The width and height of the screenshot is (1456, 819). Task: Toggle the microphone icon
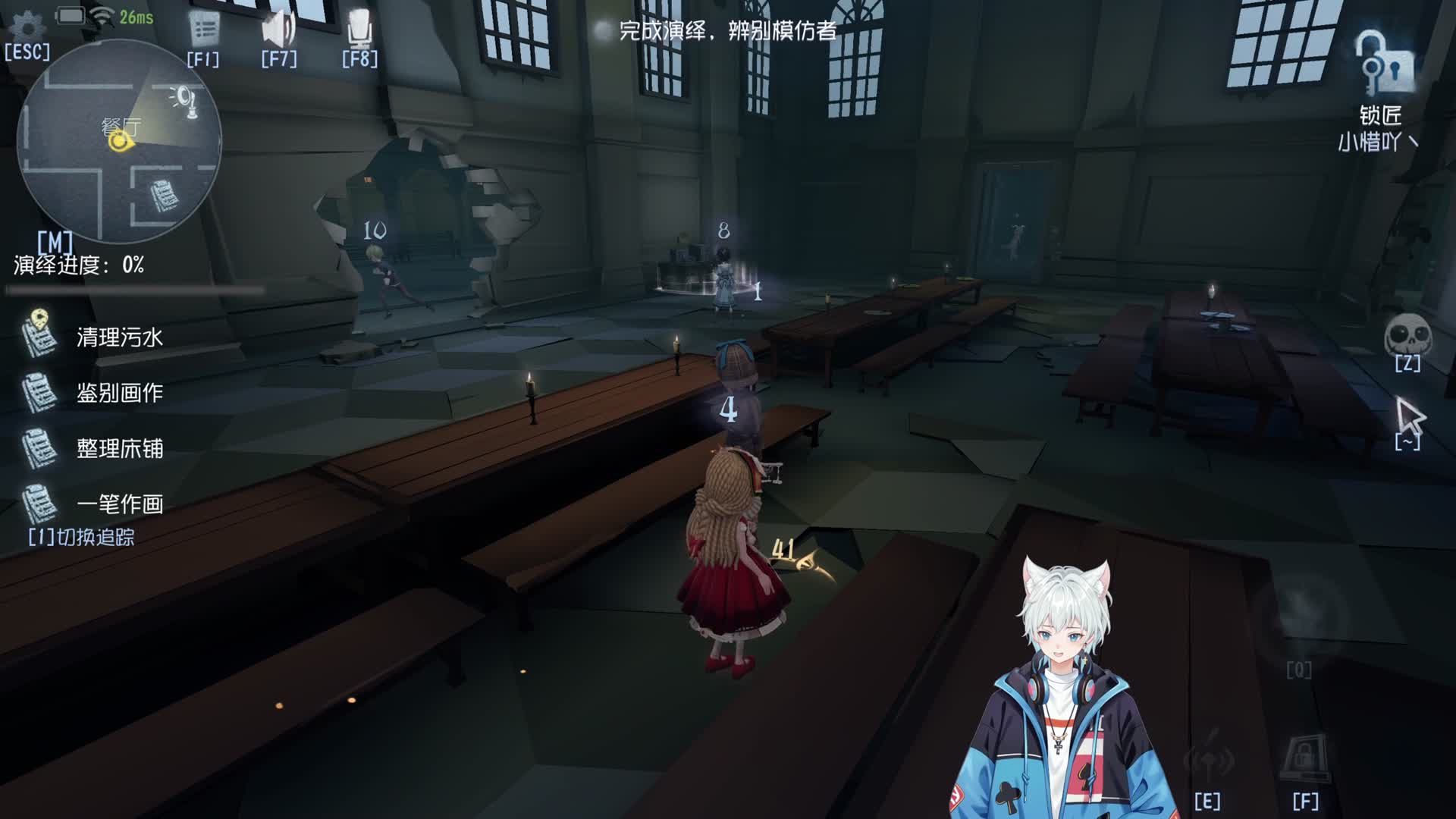pos(359,31)
